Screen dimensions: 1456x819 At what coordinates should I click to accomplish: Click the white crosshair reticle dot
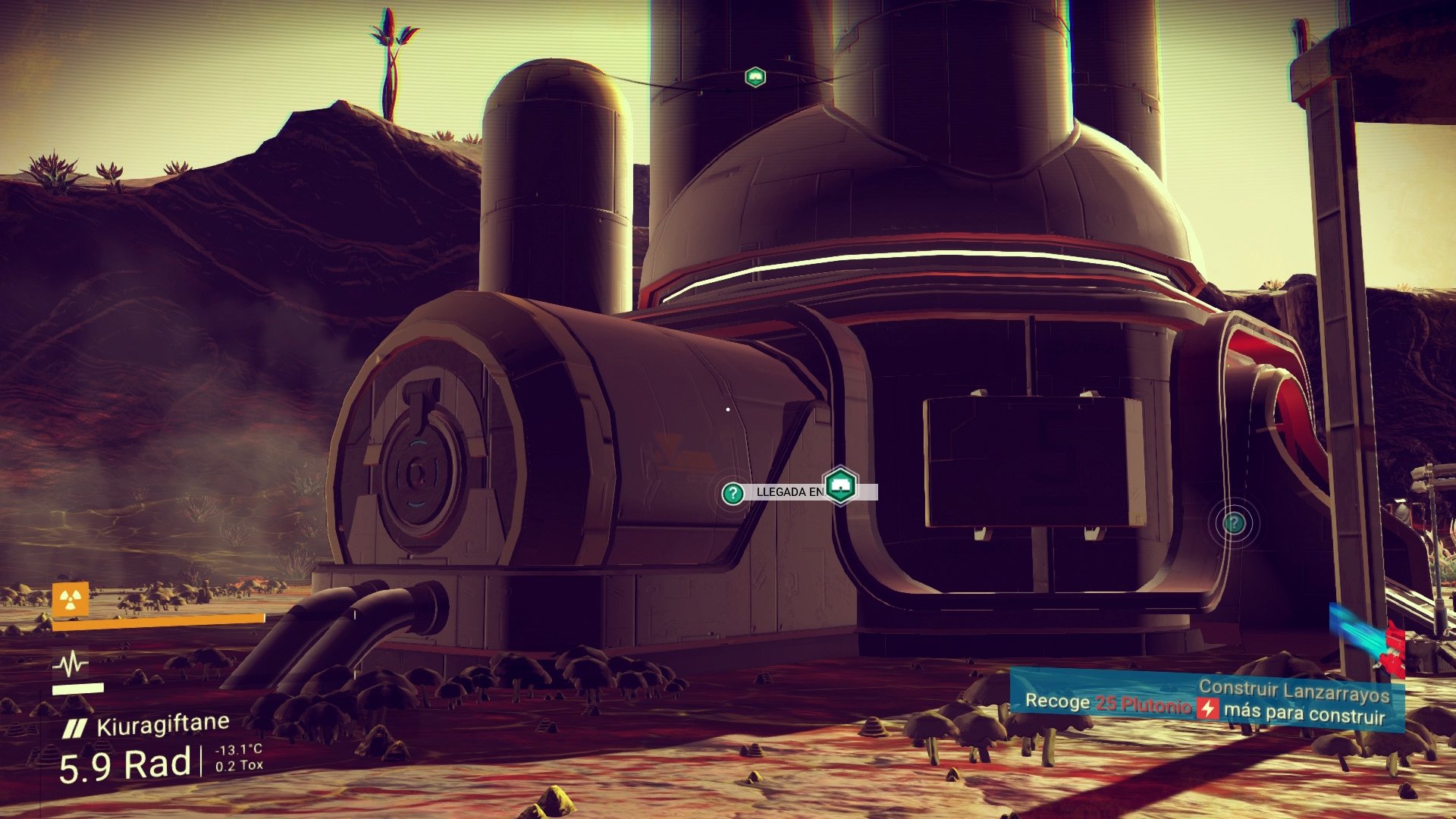coord(729,409)
